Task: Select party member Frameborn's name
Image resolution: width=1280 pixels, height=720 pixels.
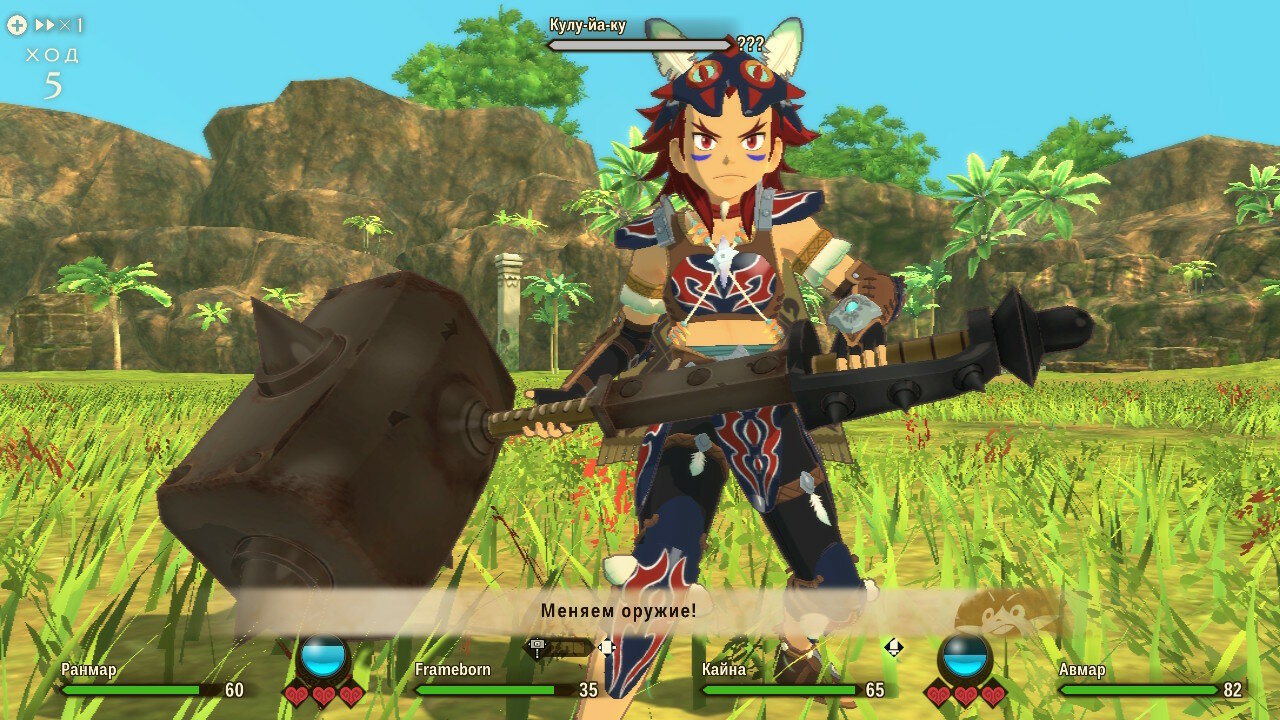Action: pos(453,669)
